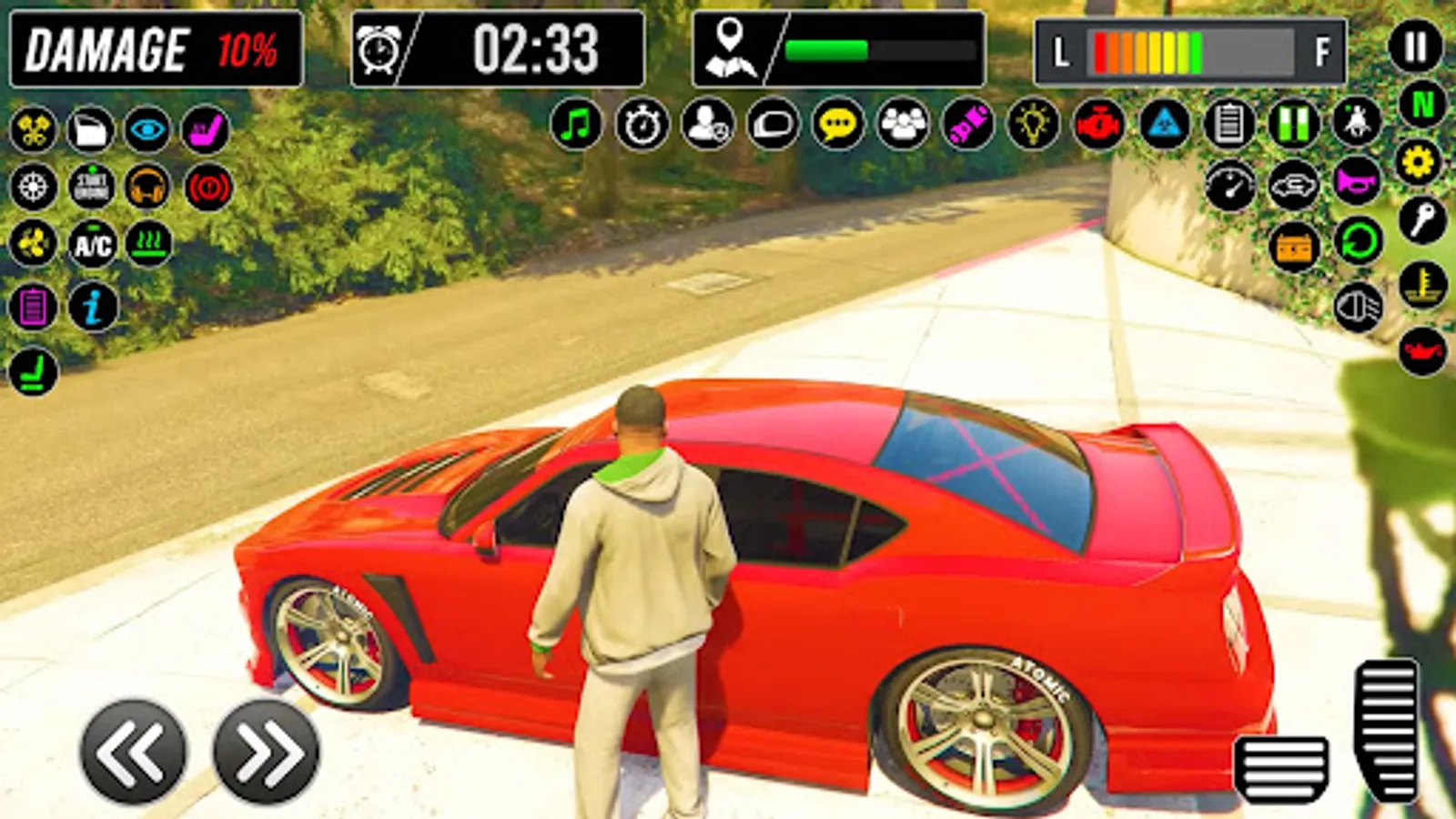Tap the speedometer gauge icon
This screenshot has width=1456, height=819.
[x=1230, y=185]
